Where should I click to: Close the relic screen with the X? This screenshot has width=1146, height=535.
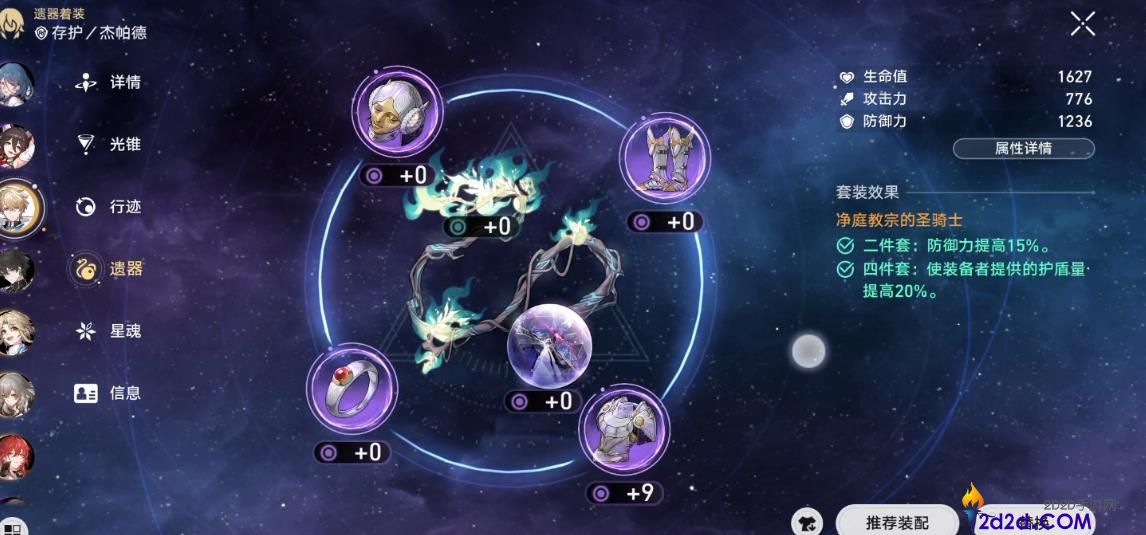1082,24
